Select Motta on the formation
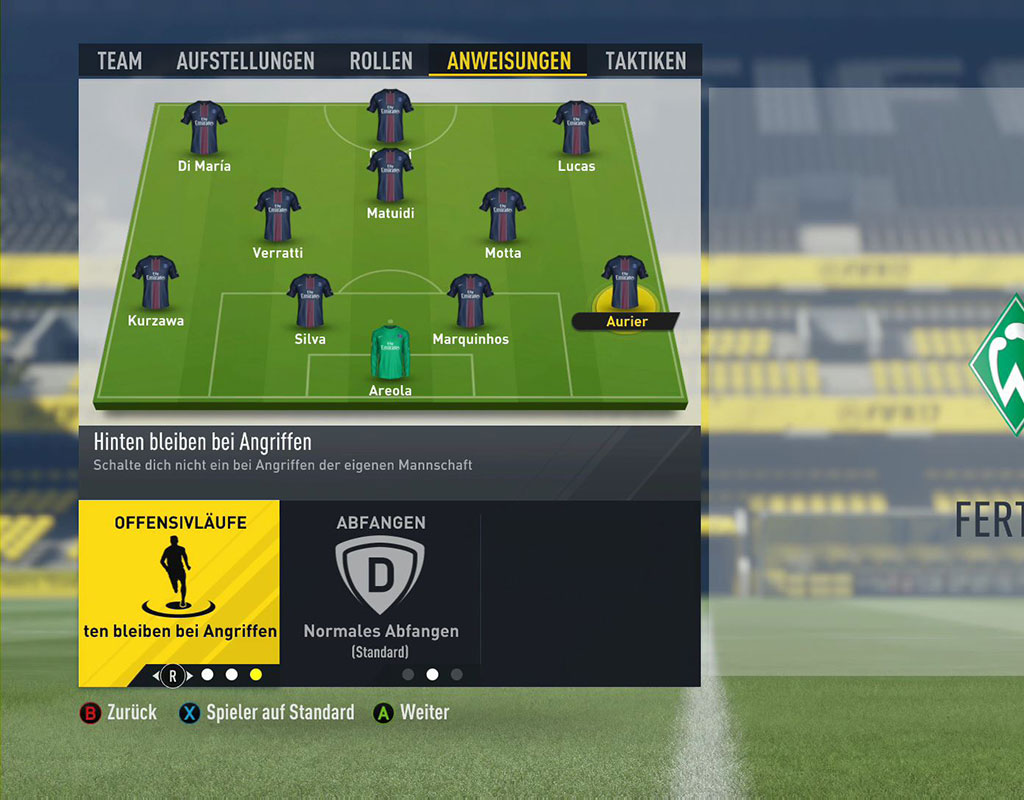The width and height of the screenshot is (1024, 800). pyautogui.click(x=502, y=215)
